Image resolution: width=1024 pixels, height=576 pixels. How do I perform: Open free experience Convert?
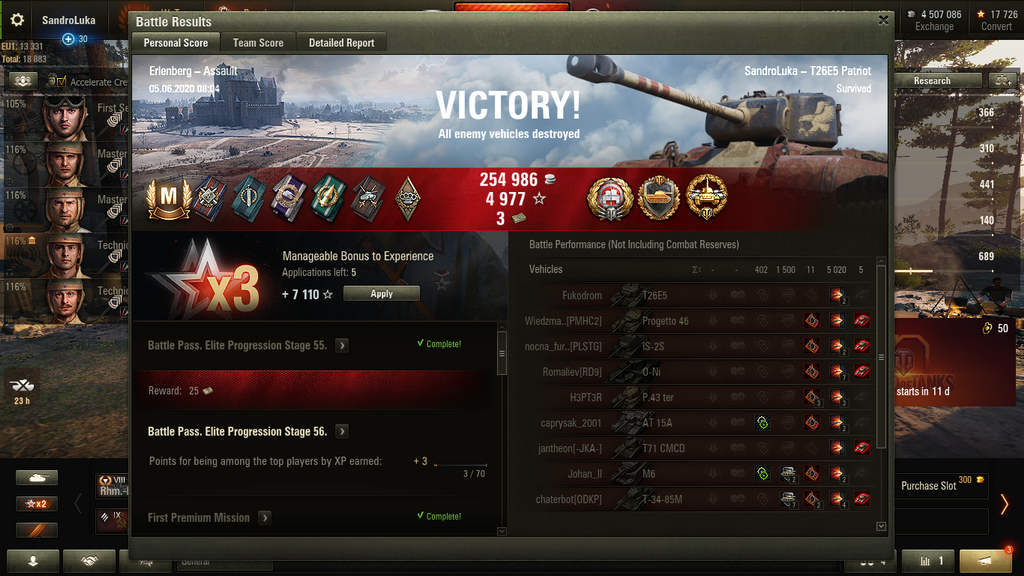(996, 20)
